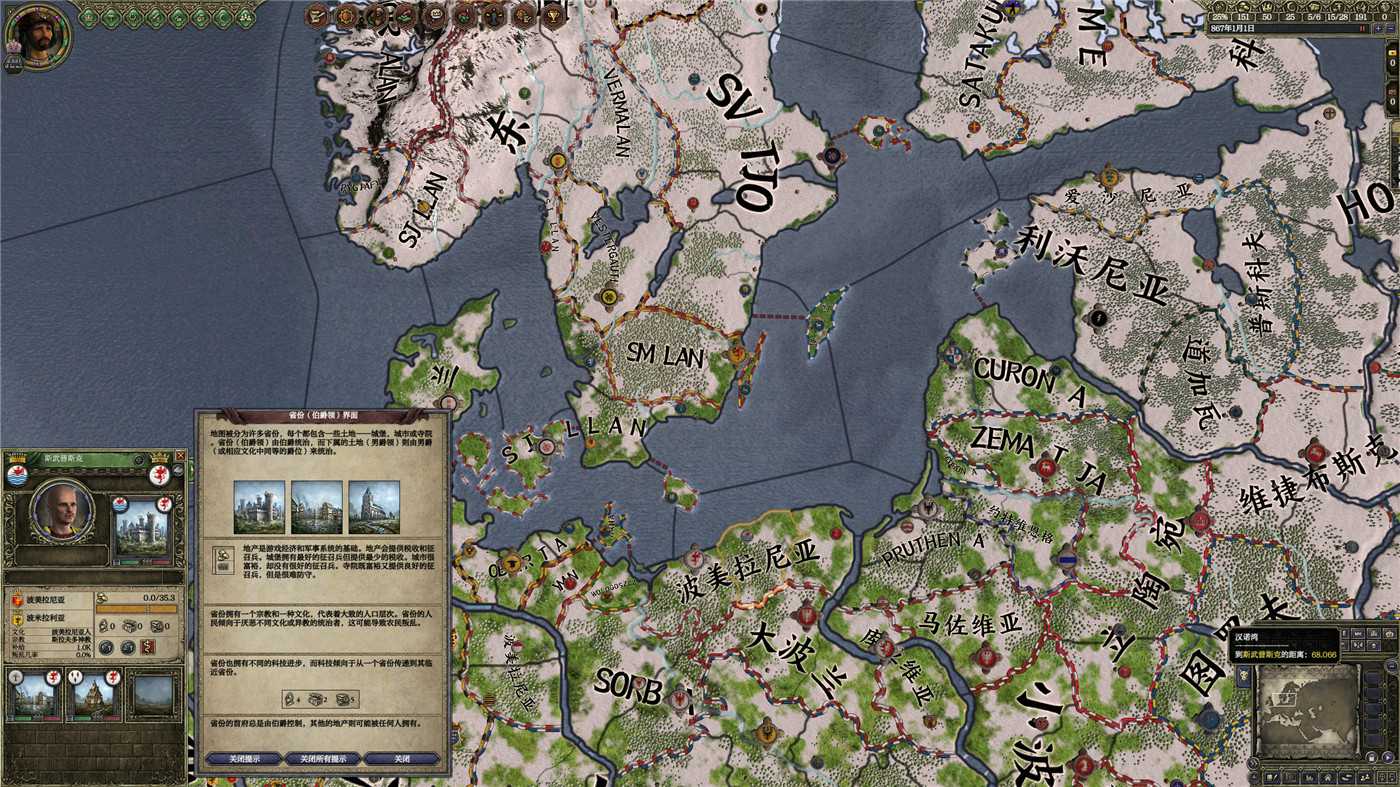Open the council screen via the crown icon
Viewport: 1400px width, 787px height.
click(x=437, y=13)
